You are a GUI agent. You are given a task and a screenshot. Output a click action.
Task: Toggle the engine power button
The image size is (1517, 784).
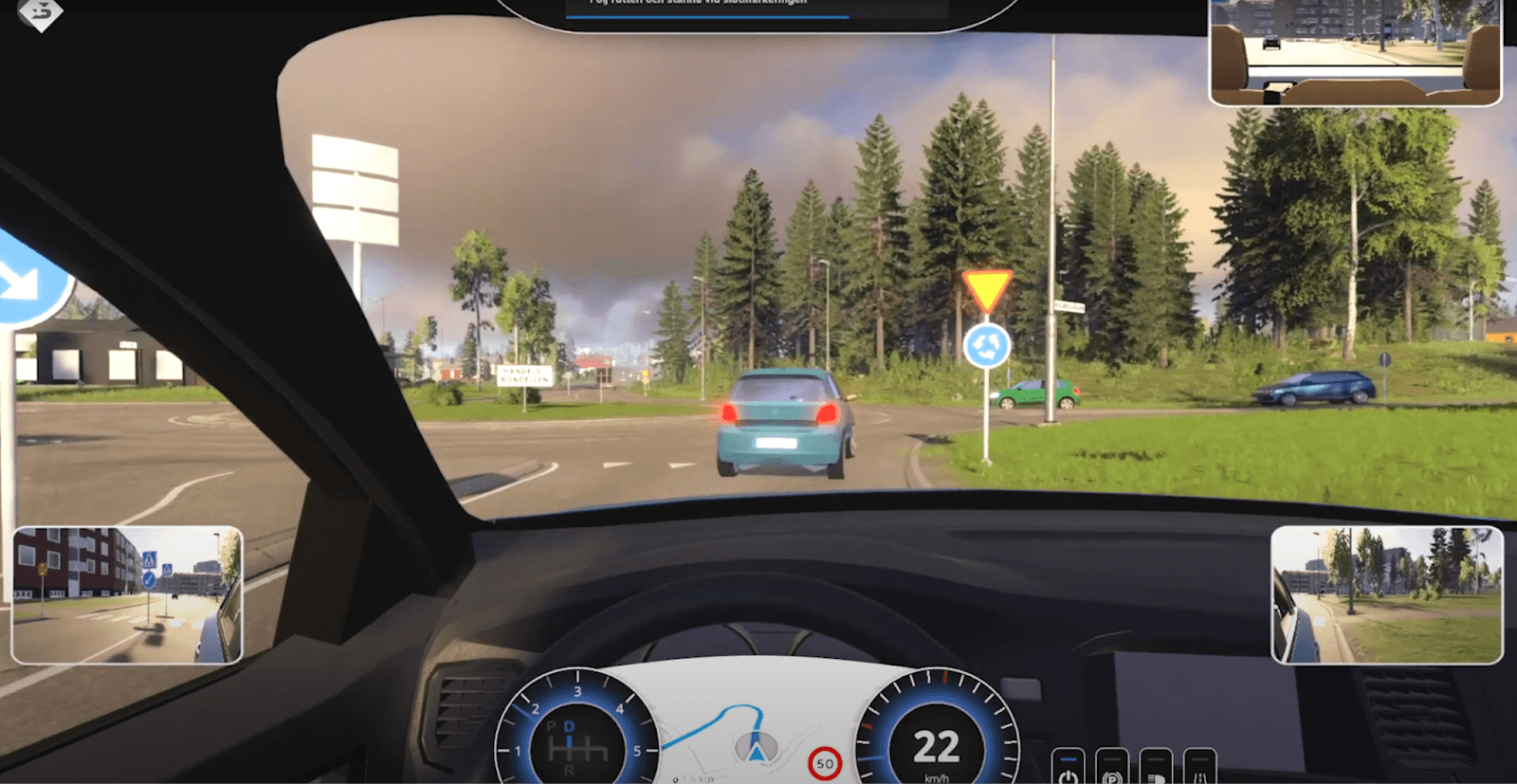coord(1068,770)
